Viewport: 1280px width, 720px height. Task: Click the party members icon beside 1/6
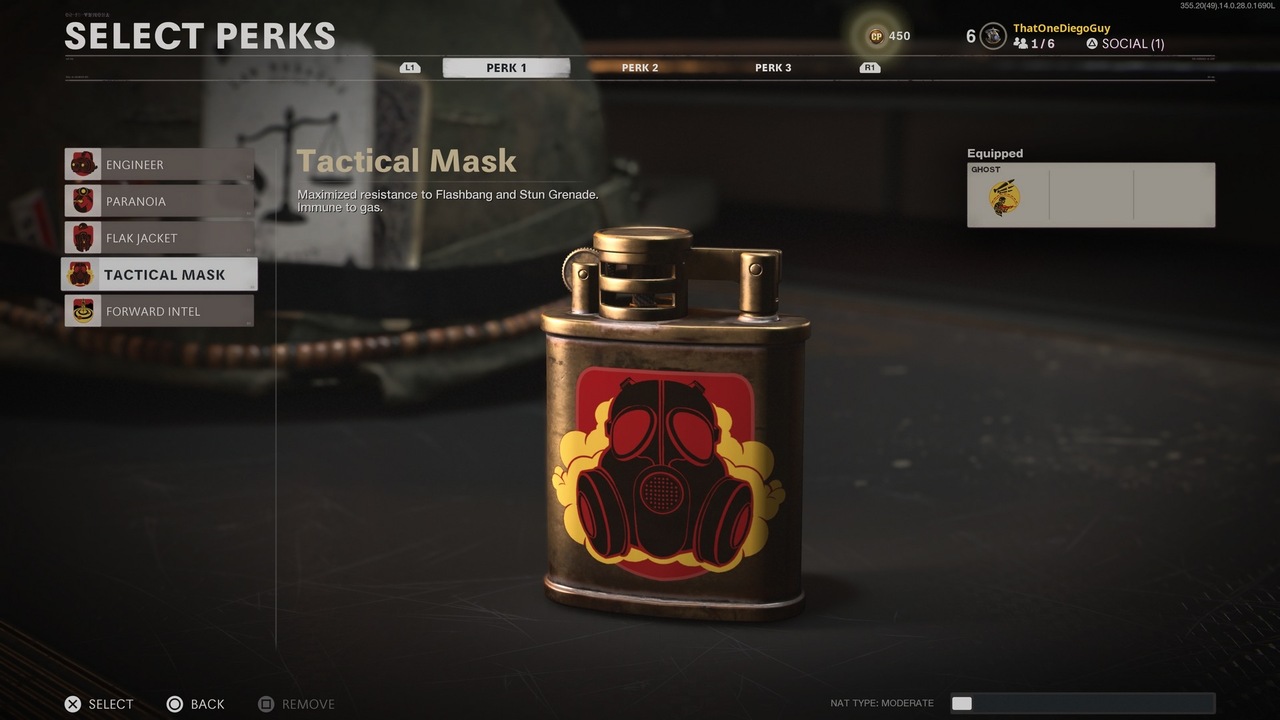coord(1022,43)
